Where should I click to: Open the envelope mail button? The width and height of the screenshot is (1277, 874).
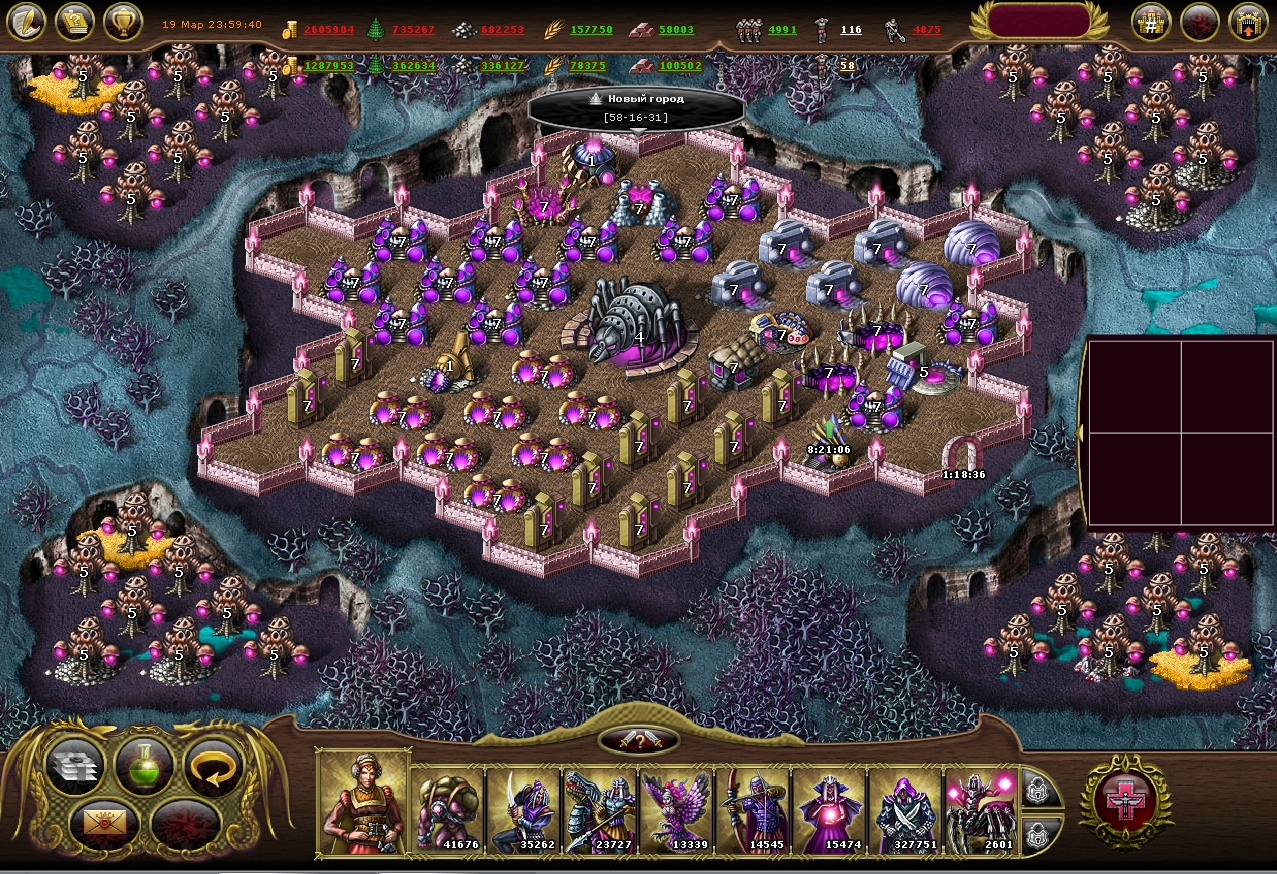105,824
